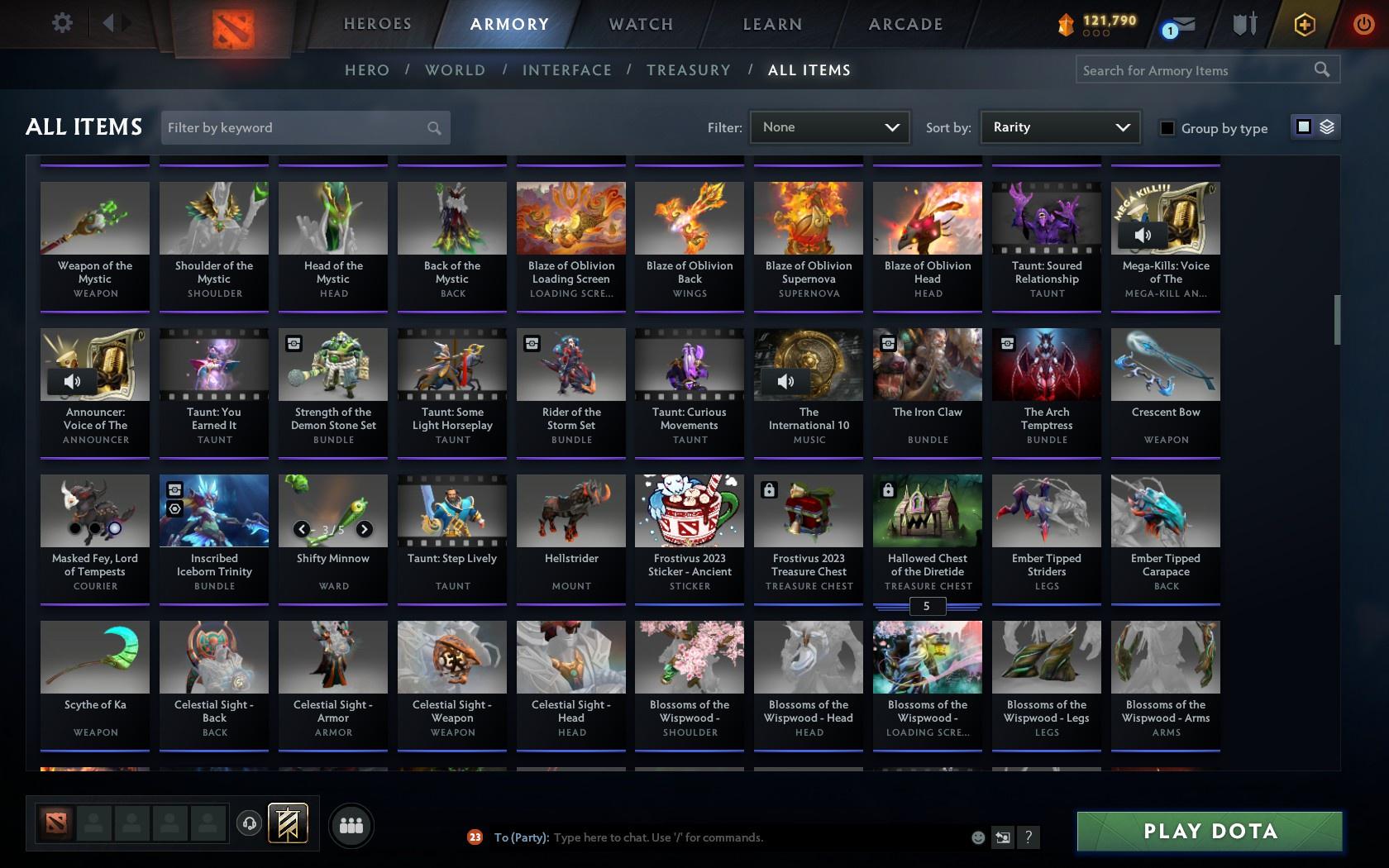Open the friends list icon at the bottom
This screenshot has width=1389, height=868.
coord(351,824)
